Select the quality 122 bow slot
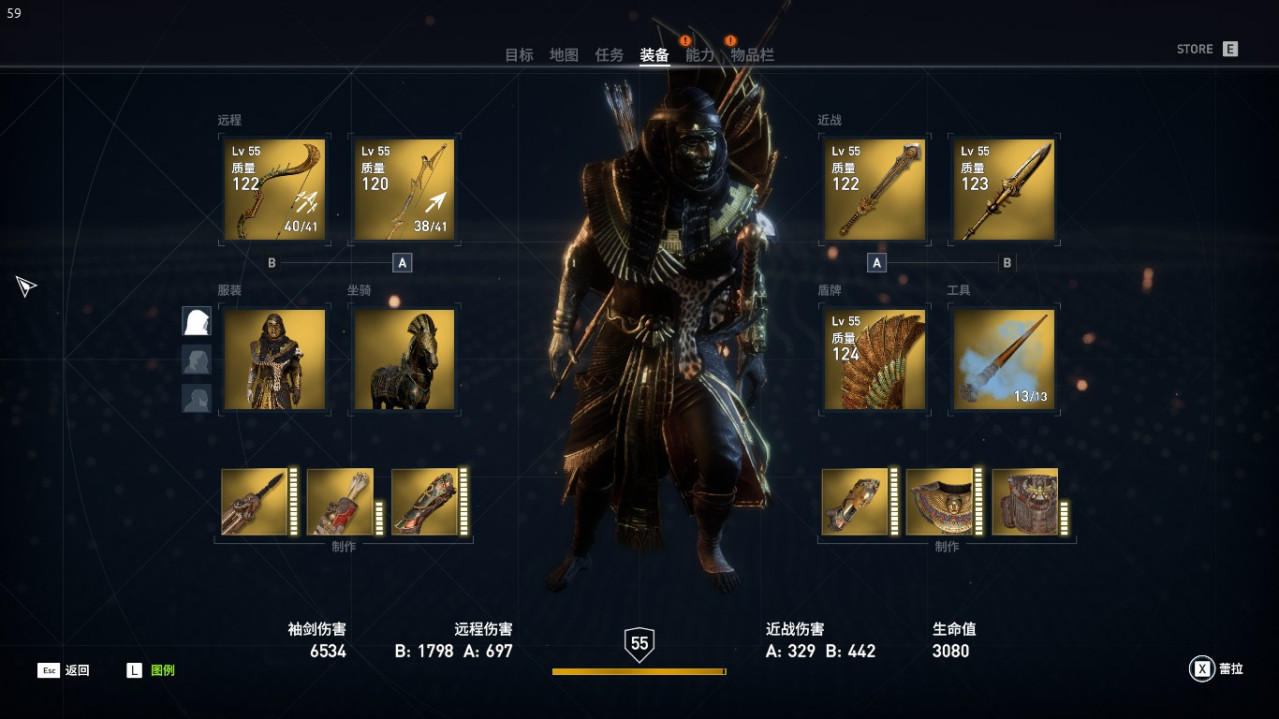 (x=274, y=190)
